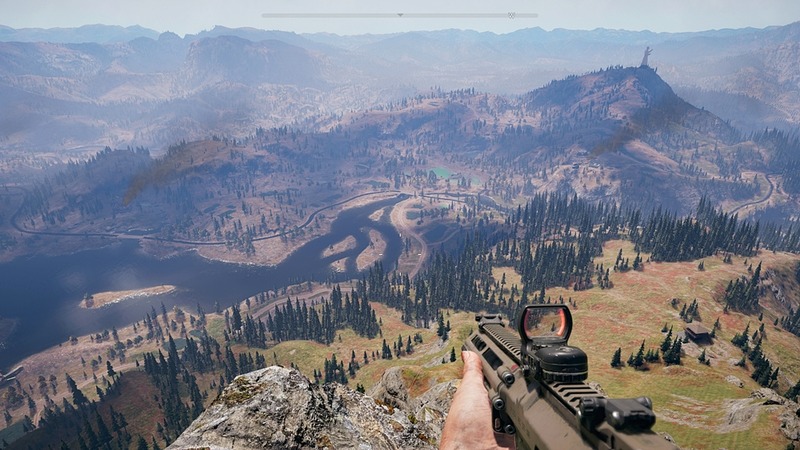Screen dimensions: 800x450
Task: Select the marker icon on the compass
Action: 511,15
